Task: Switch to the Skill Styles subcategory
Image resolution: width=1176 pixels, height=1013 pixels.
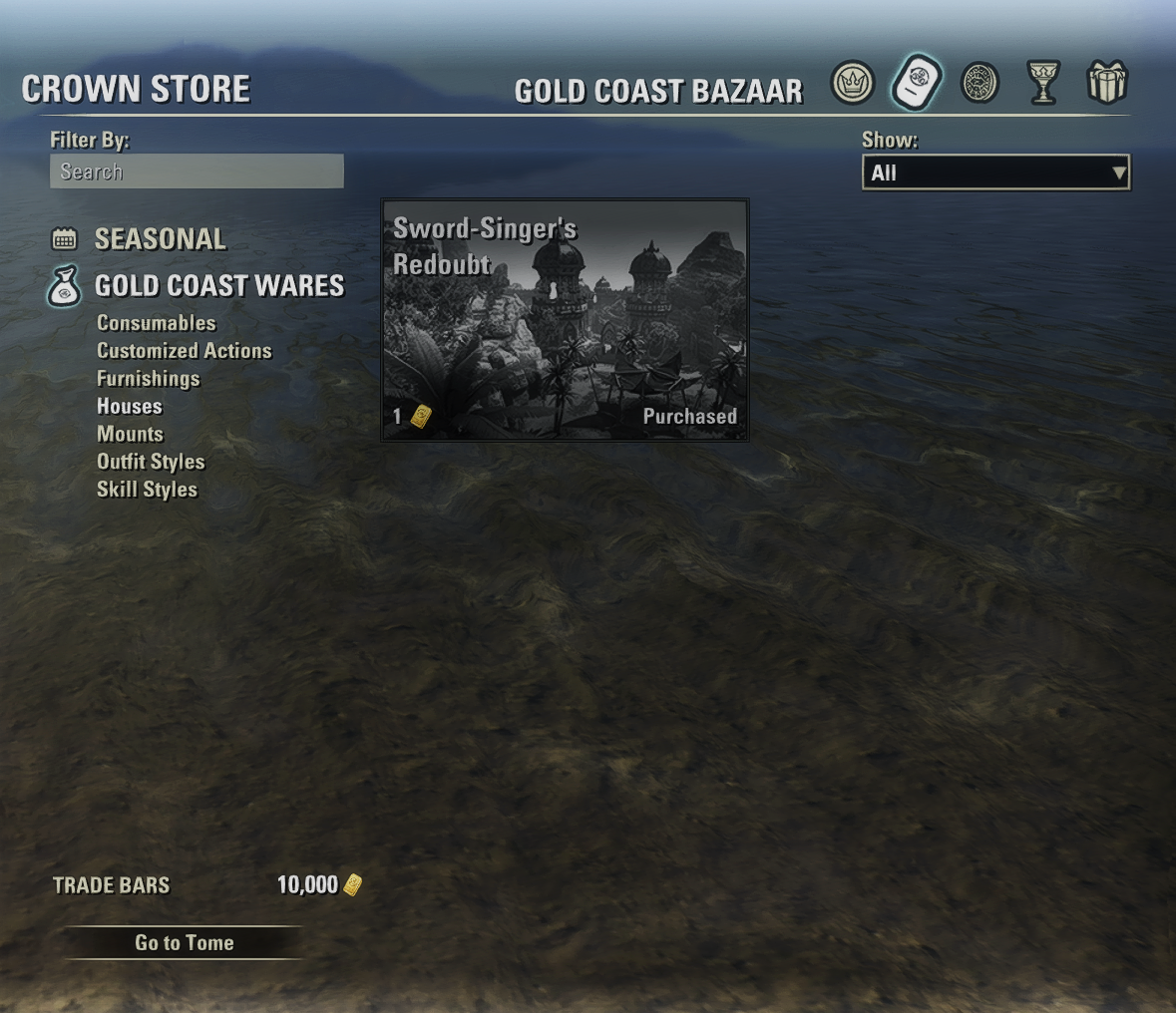Action: pos(148,490)
